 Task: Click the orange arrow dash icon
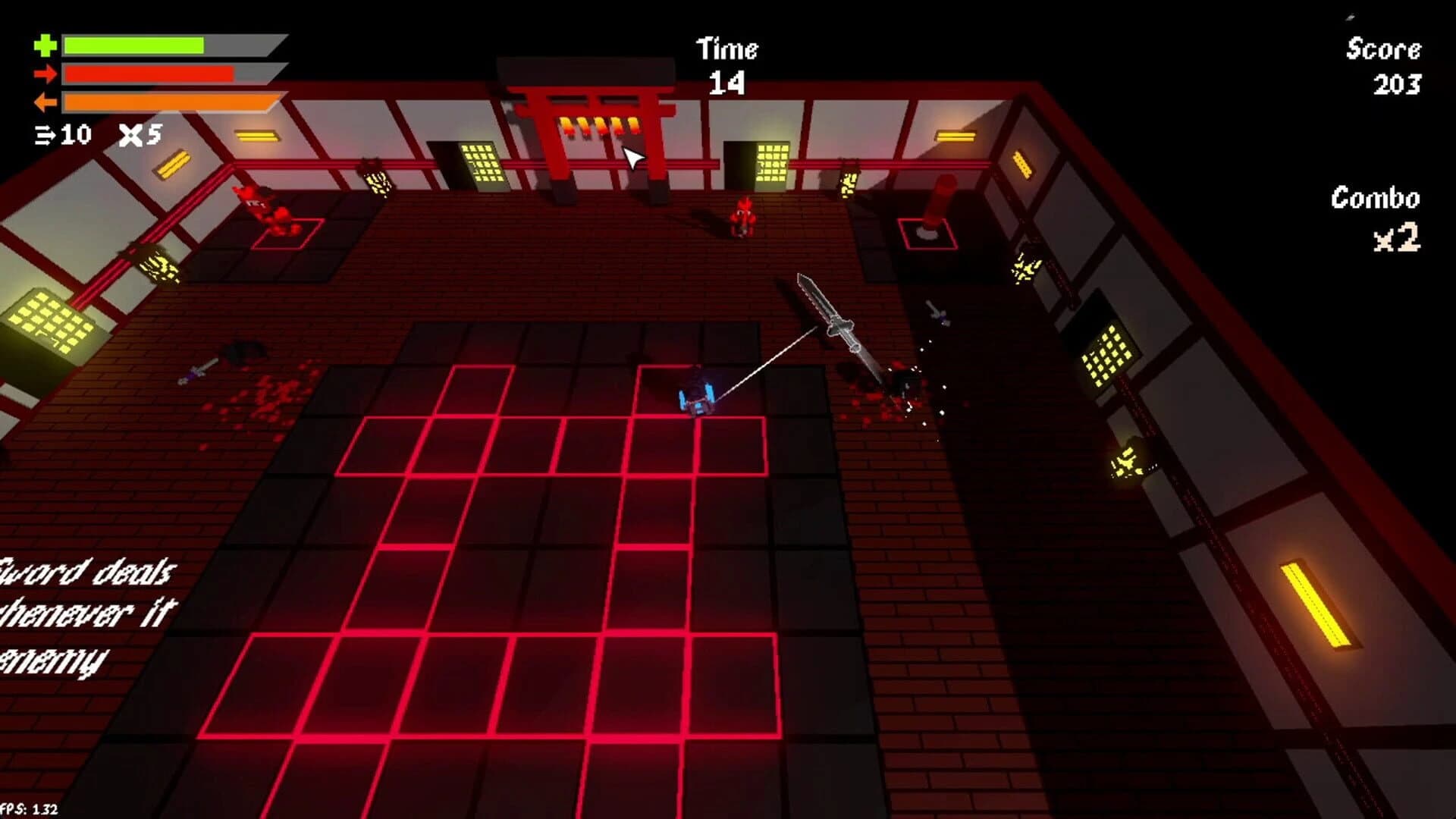(45, 104)
